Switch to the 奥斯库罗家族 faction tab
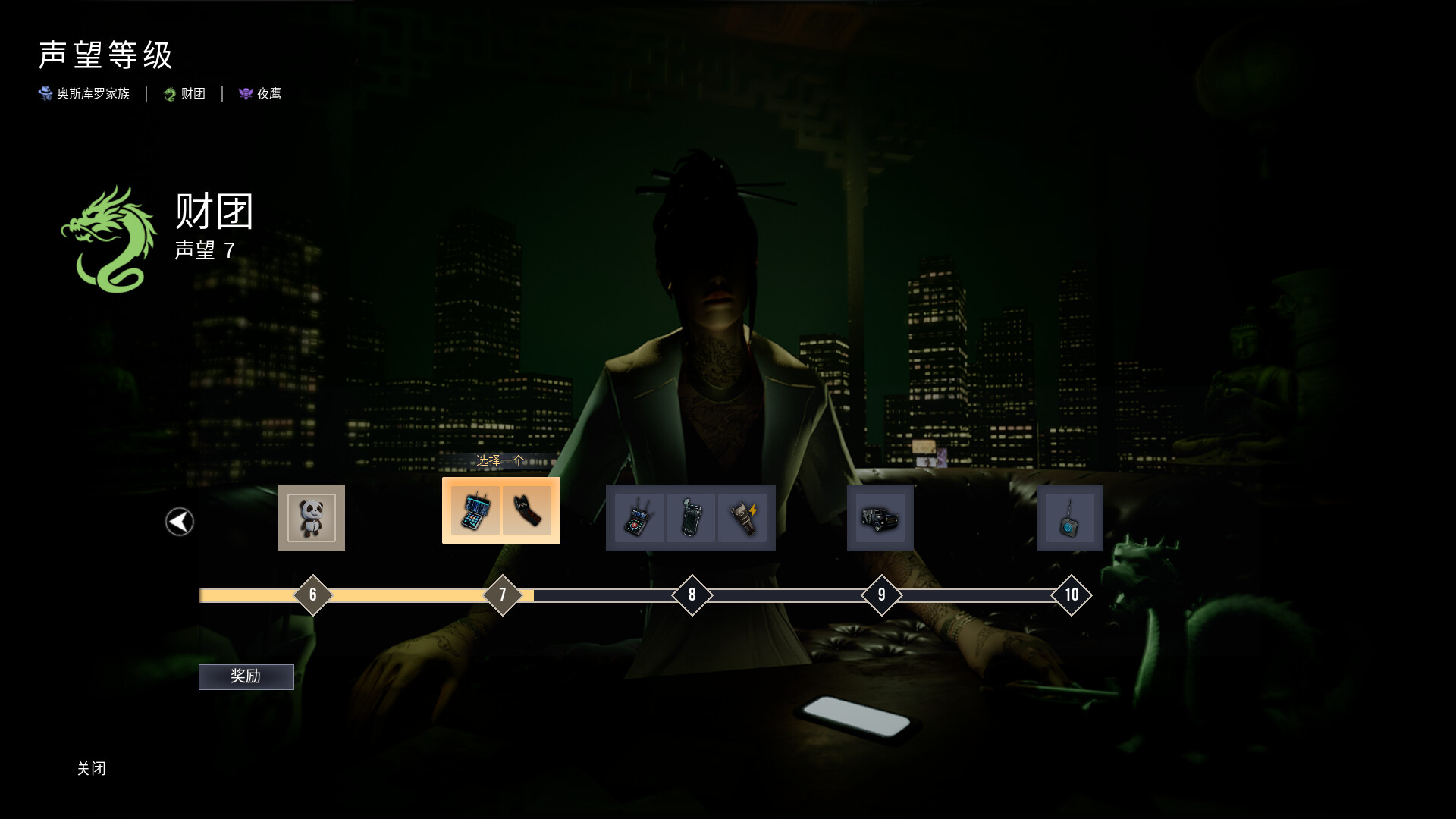1456x819 pixels. click(x=84, y=93)
